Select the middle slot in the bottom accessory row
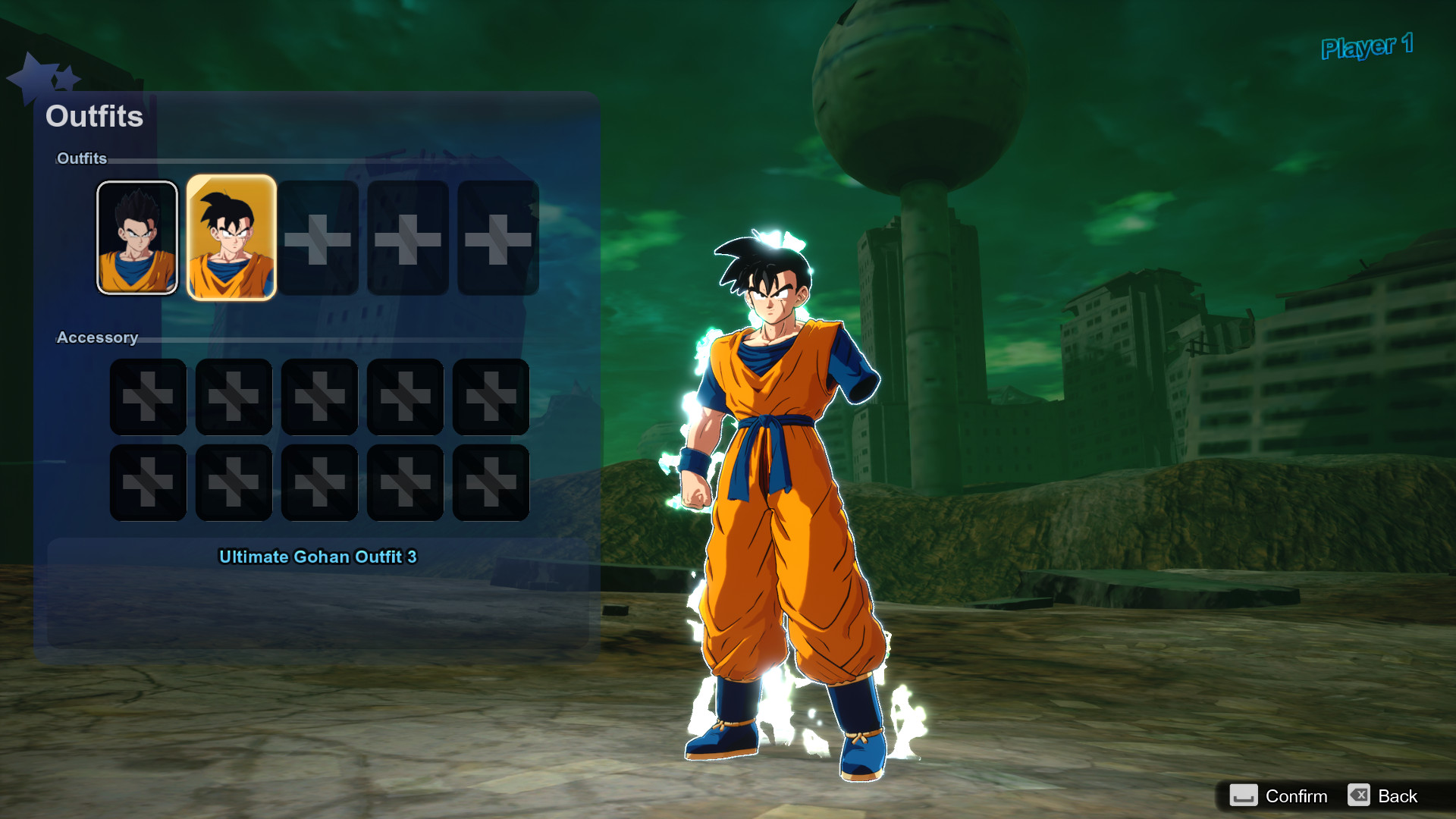This screenshot has width=1456, height=819. [x=319, y=483]
